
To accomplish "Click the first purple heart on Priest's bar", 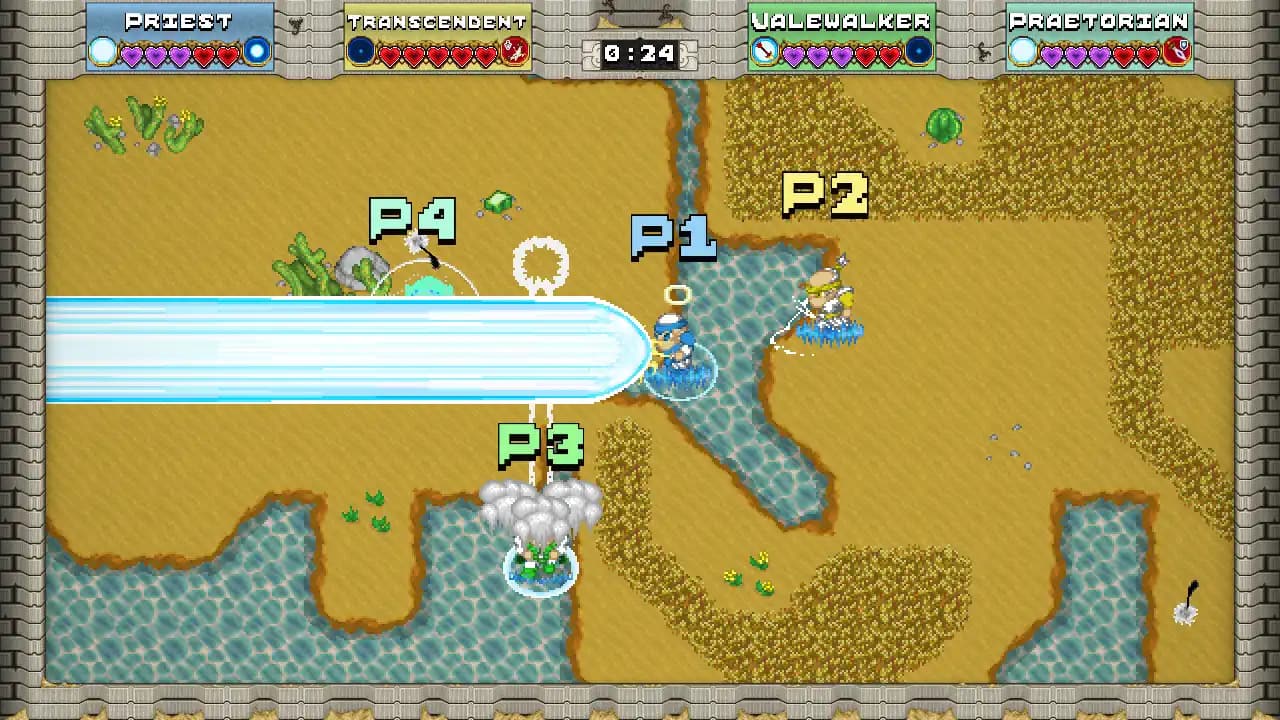I will pyautogui.click(x=132, y=51).
